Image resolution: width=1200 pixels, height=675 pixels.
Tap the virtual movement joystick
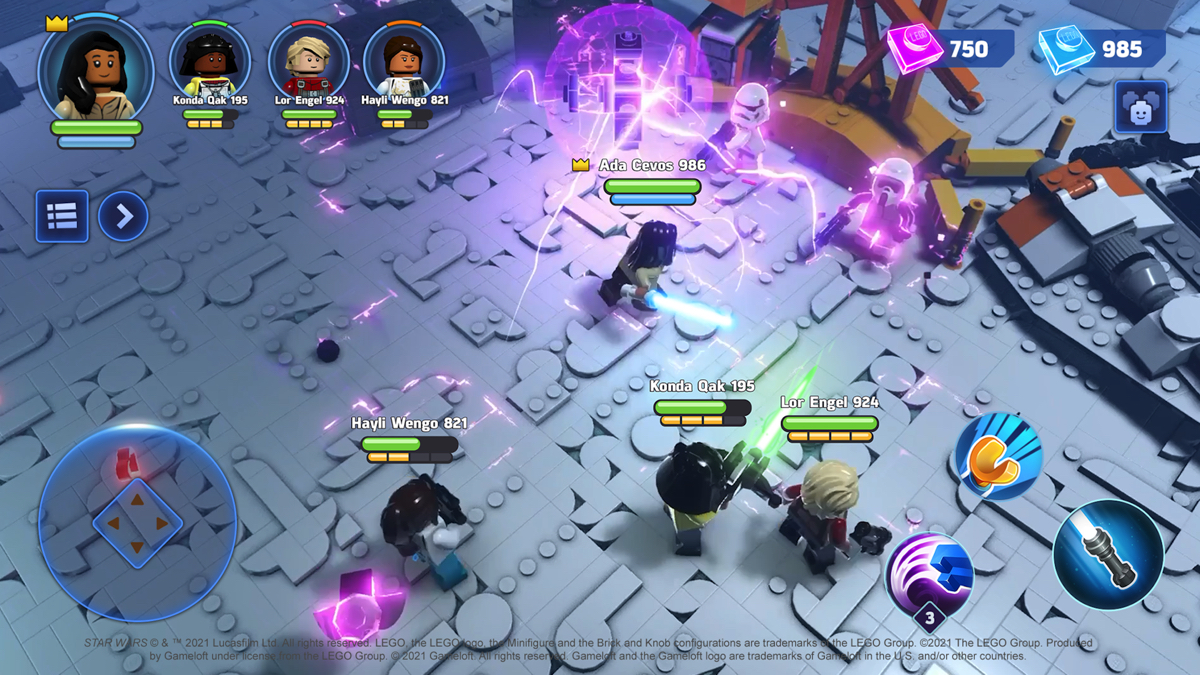pyautogui.click(x=137, y=521)
